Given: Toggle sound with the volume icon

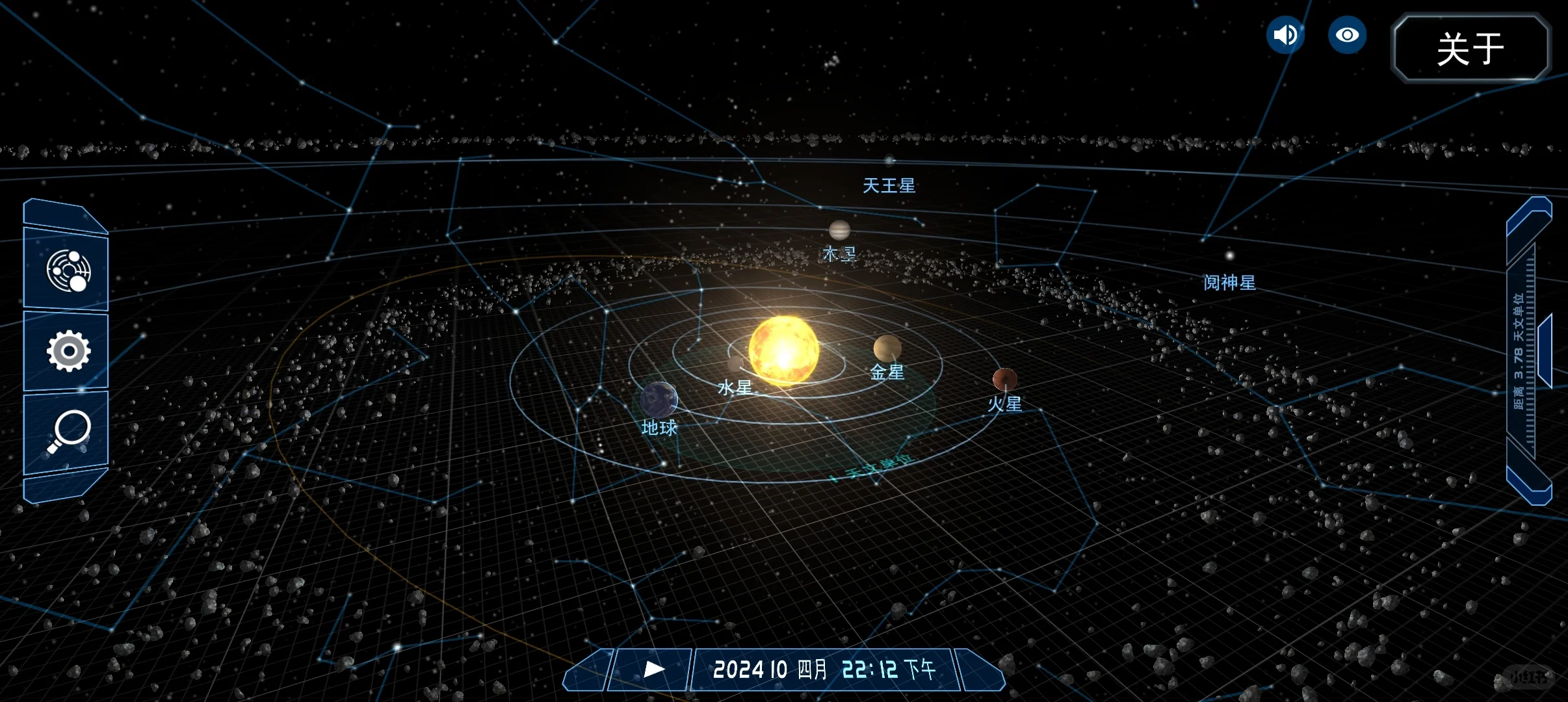Looking at the screenshot, I should click(x=1285, y=34).
